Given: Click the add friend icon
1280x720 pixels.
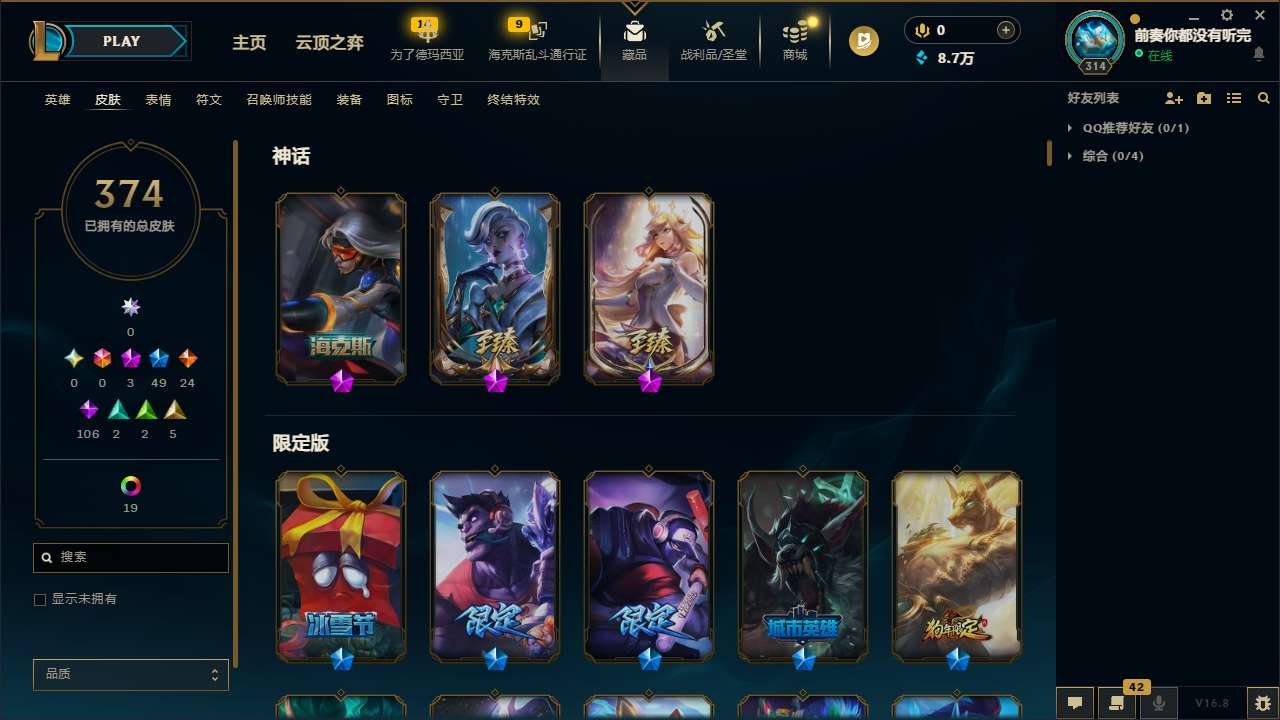Looking at the screenshot, I should (1174, 98).
